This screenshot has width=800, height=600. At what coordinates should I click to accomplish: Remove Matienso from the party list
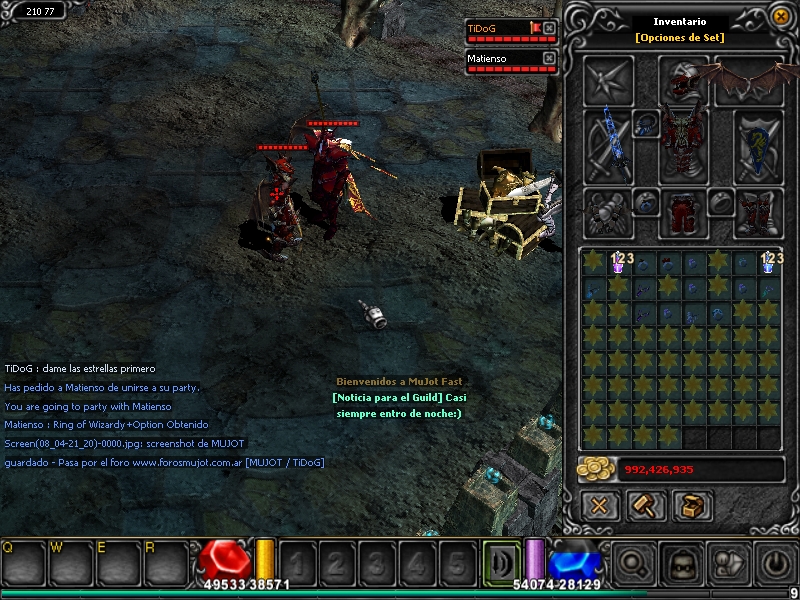548,58
